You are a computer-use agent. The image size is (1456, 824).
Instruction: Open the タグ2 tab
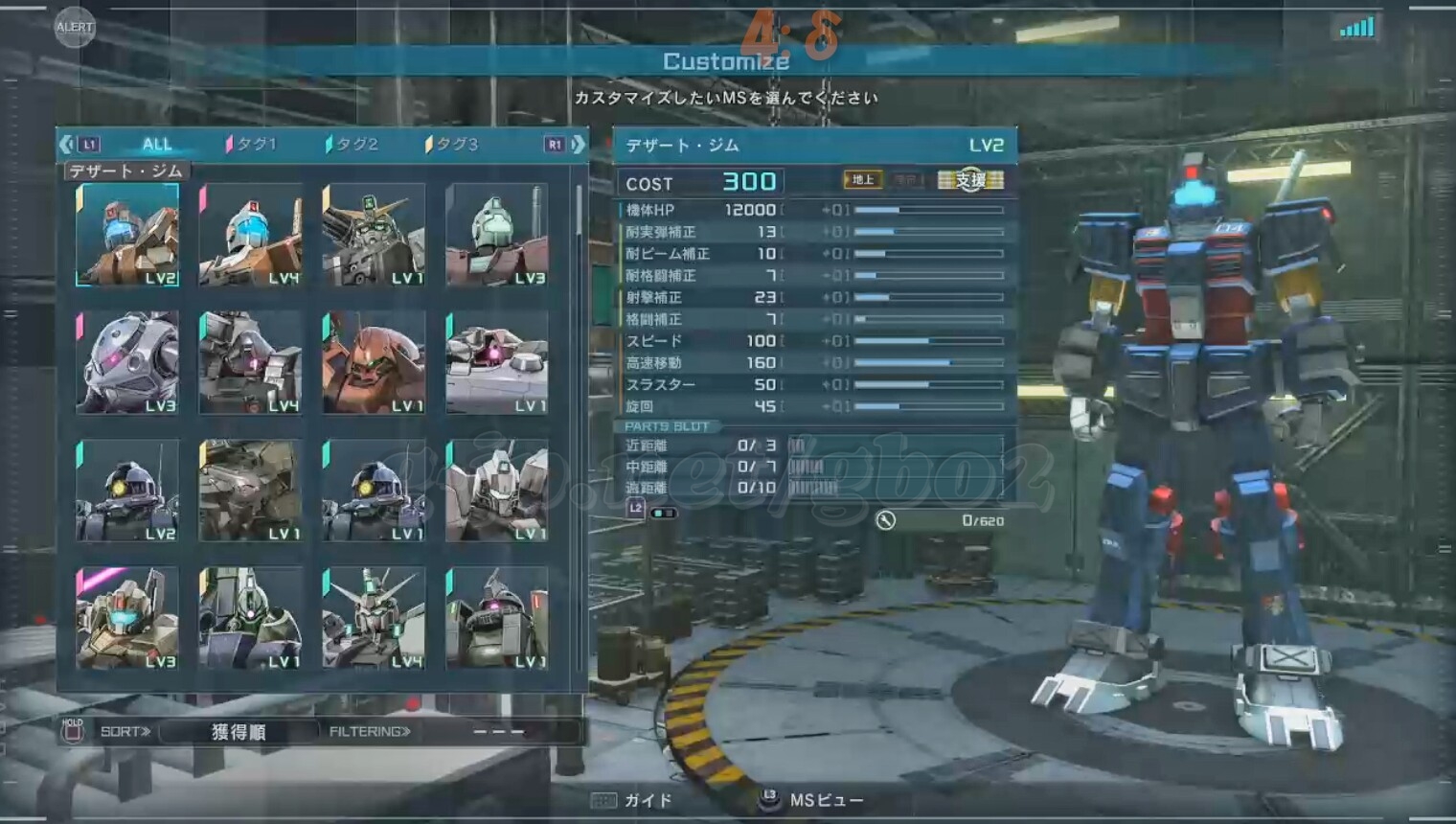tap(354, 145)
